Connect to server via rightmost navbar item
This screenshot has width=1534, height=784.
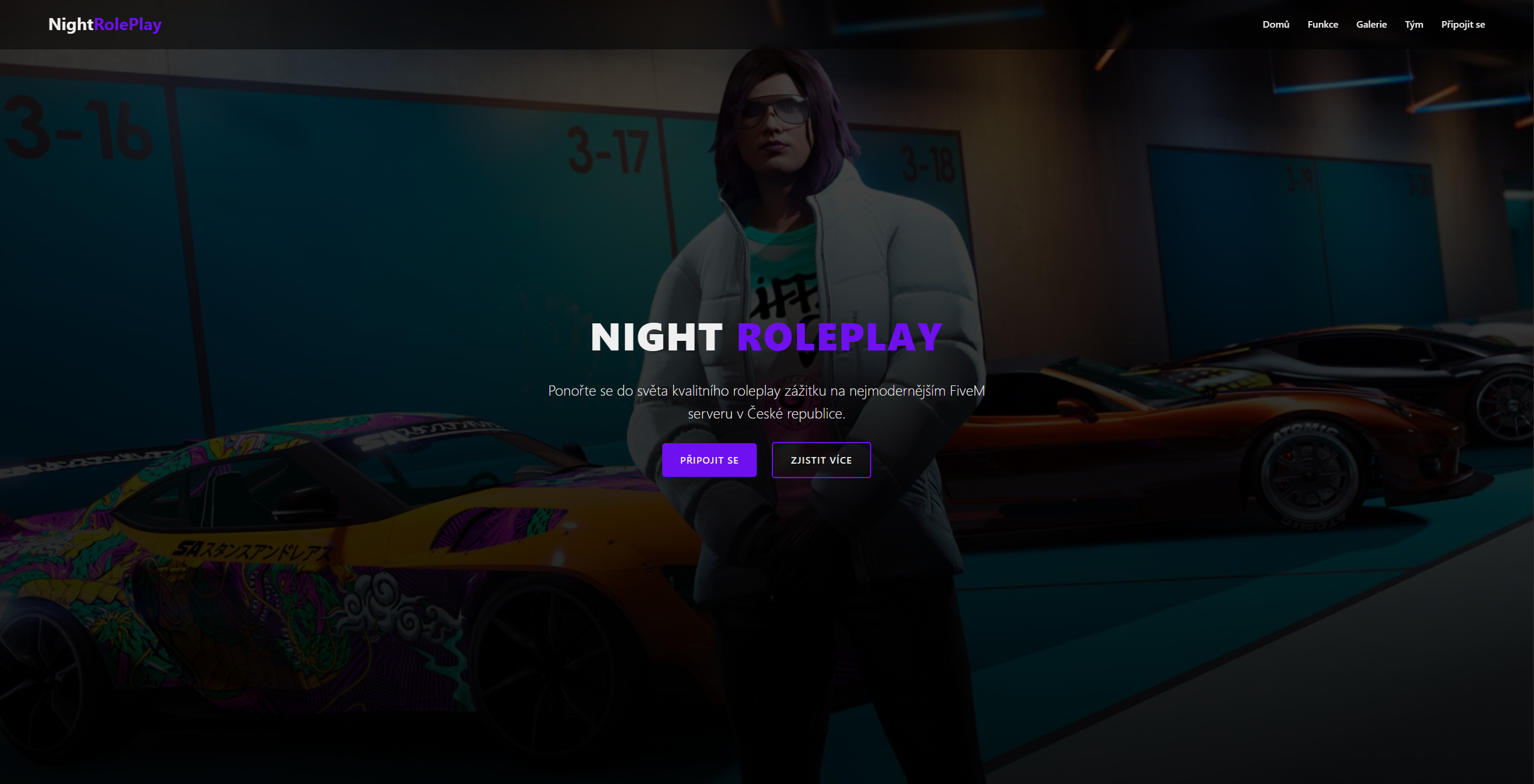1463,24
